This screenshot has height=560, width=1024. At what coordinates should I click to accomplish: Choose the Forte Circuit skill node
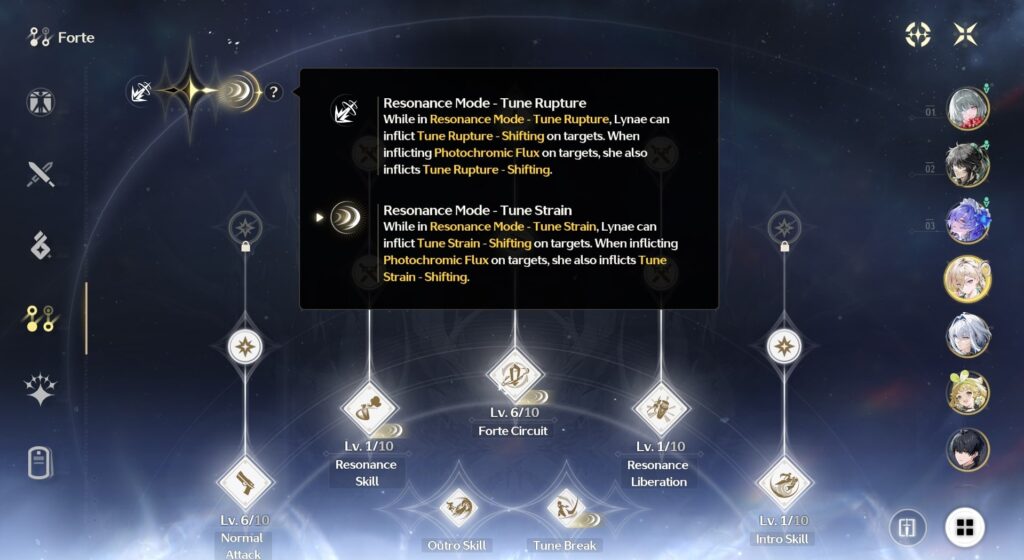pos(515,374)
